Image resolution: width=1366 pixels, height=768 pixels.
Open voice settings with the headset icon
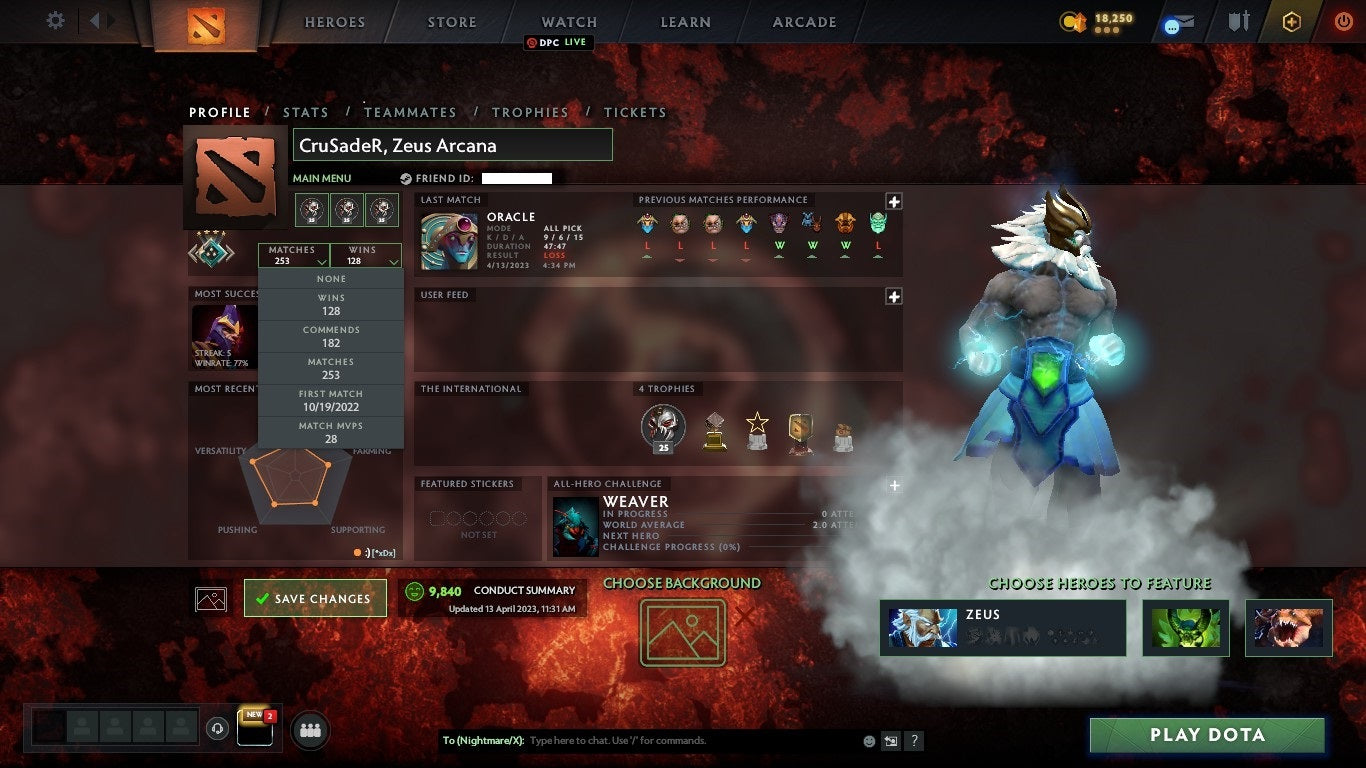coord(217,728)
